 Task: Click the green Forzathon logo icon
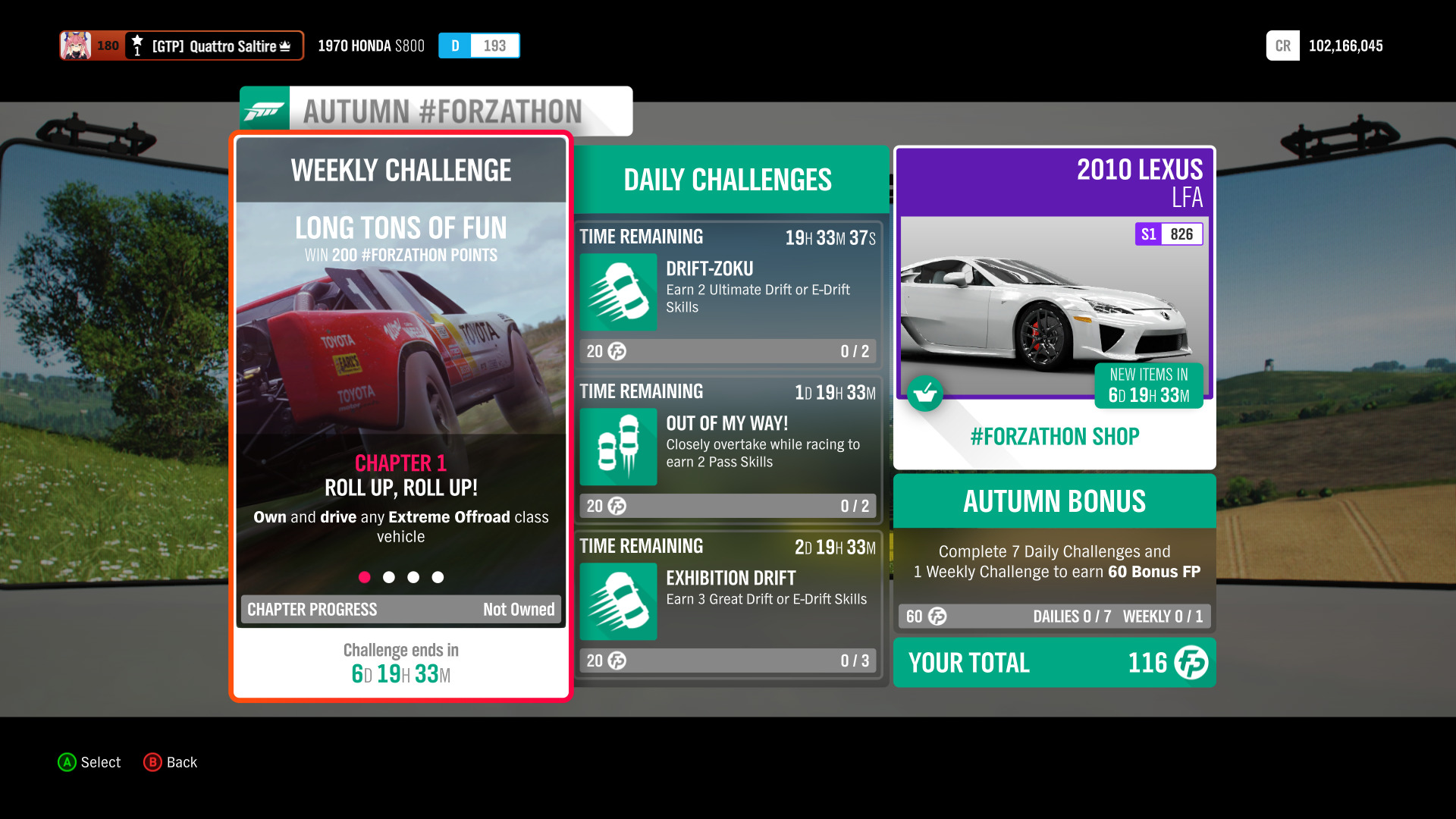click(x=264, y=110)
